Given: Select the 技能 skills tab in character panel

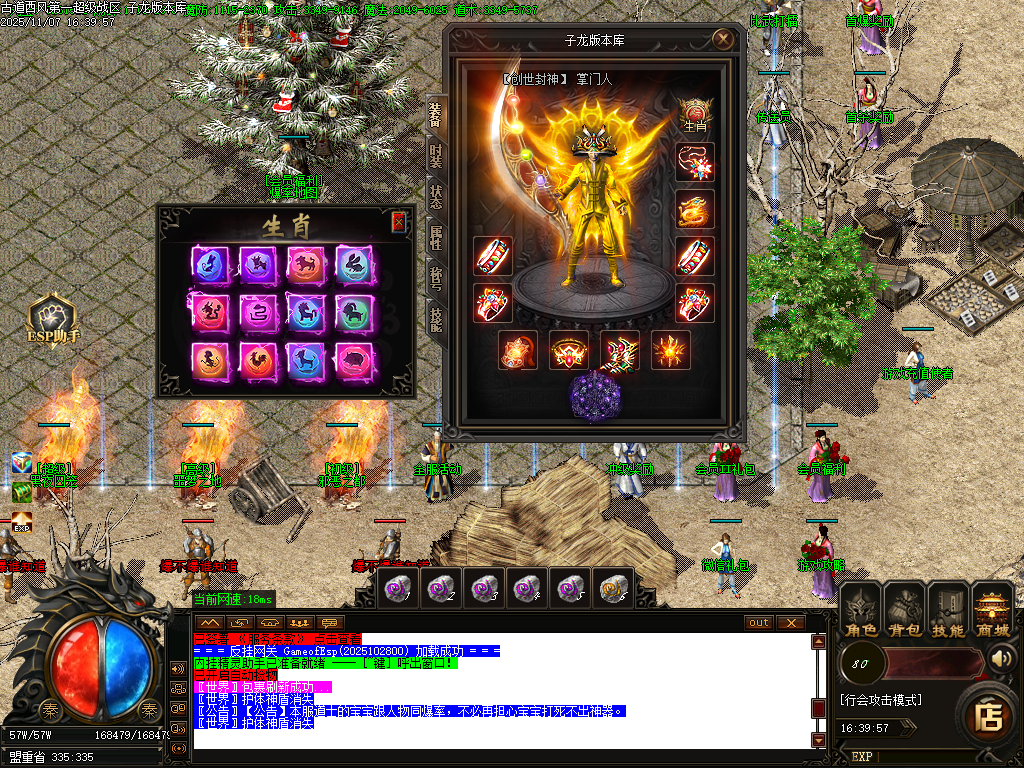Looking at the screenshot, I should tap(436, 320).
